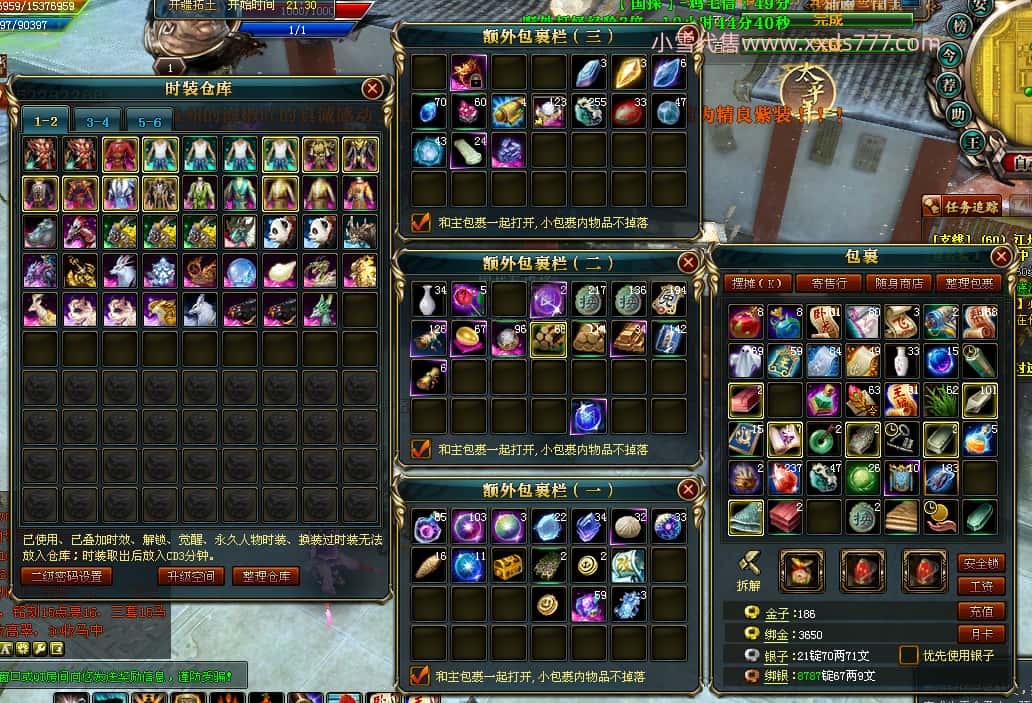Click the 升级空间 upgrade space button

[x=190, y=576]
